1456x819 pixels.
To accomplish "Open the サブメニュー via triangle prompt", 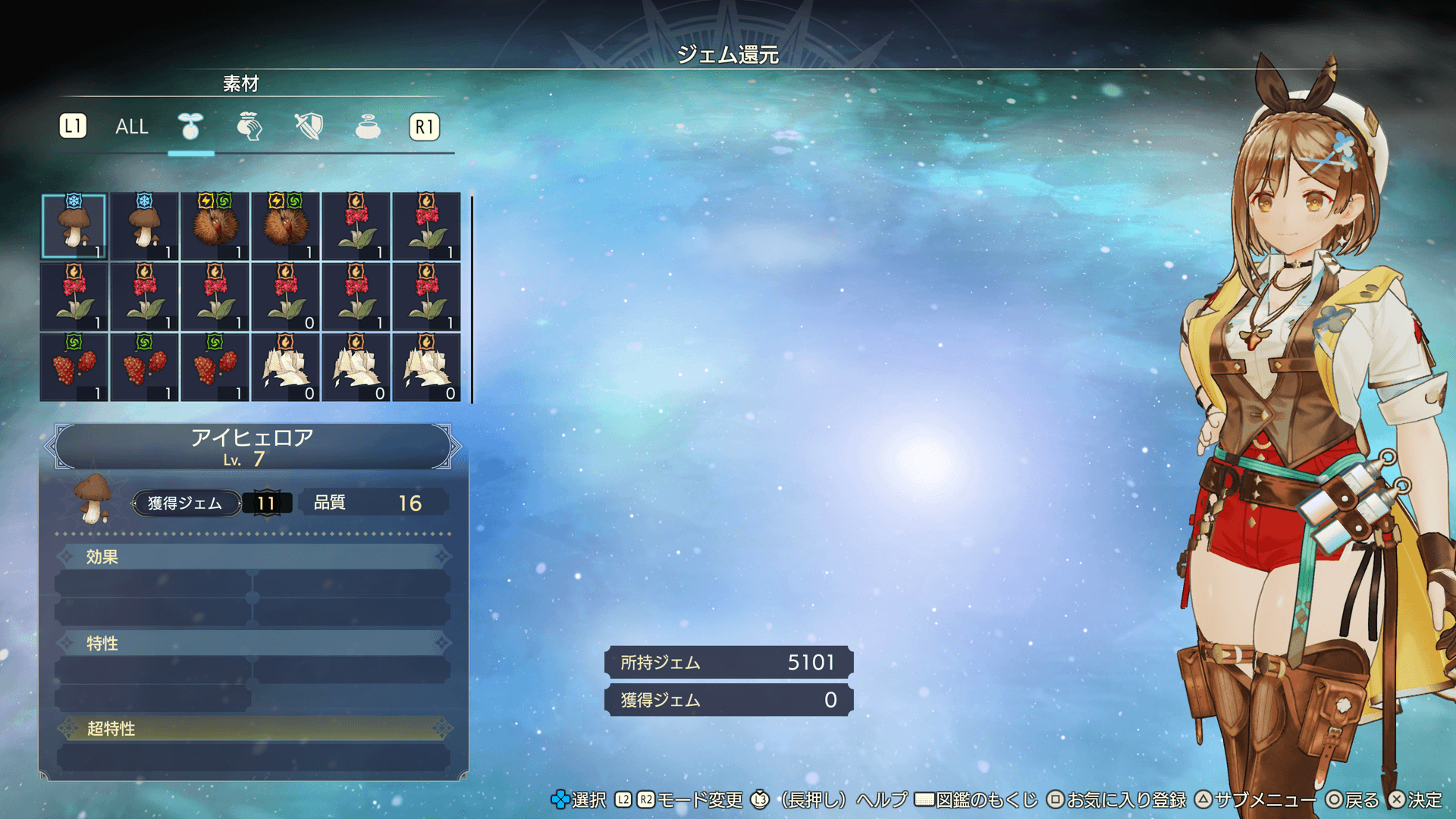I will click(1202, 799).
